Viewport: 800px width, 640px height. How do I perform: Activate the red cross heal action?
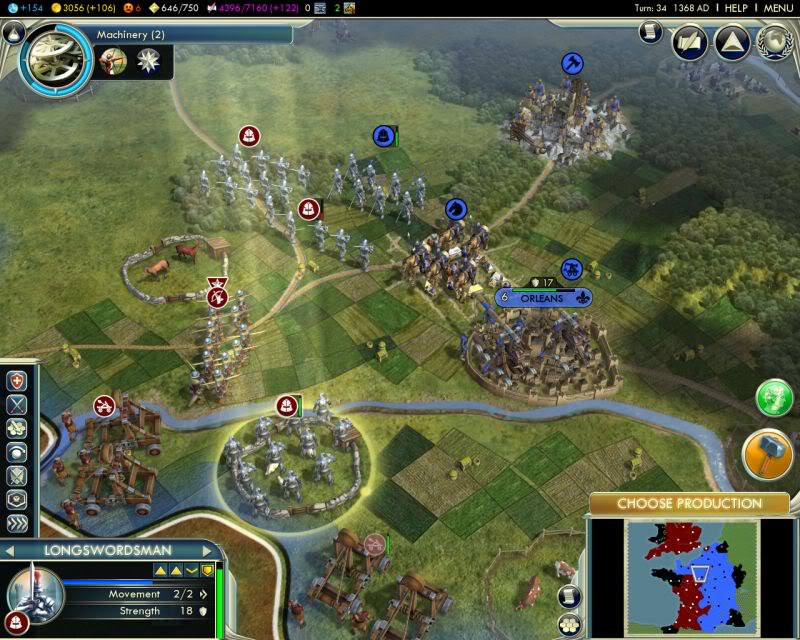pyautogui.click(x=17, y=381)
